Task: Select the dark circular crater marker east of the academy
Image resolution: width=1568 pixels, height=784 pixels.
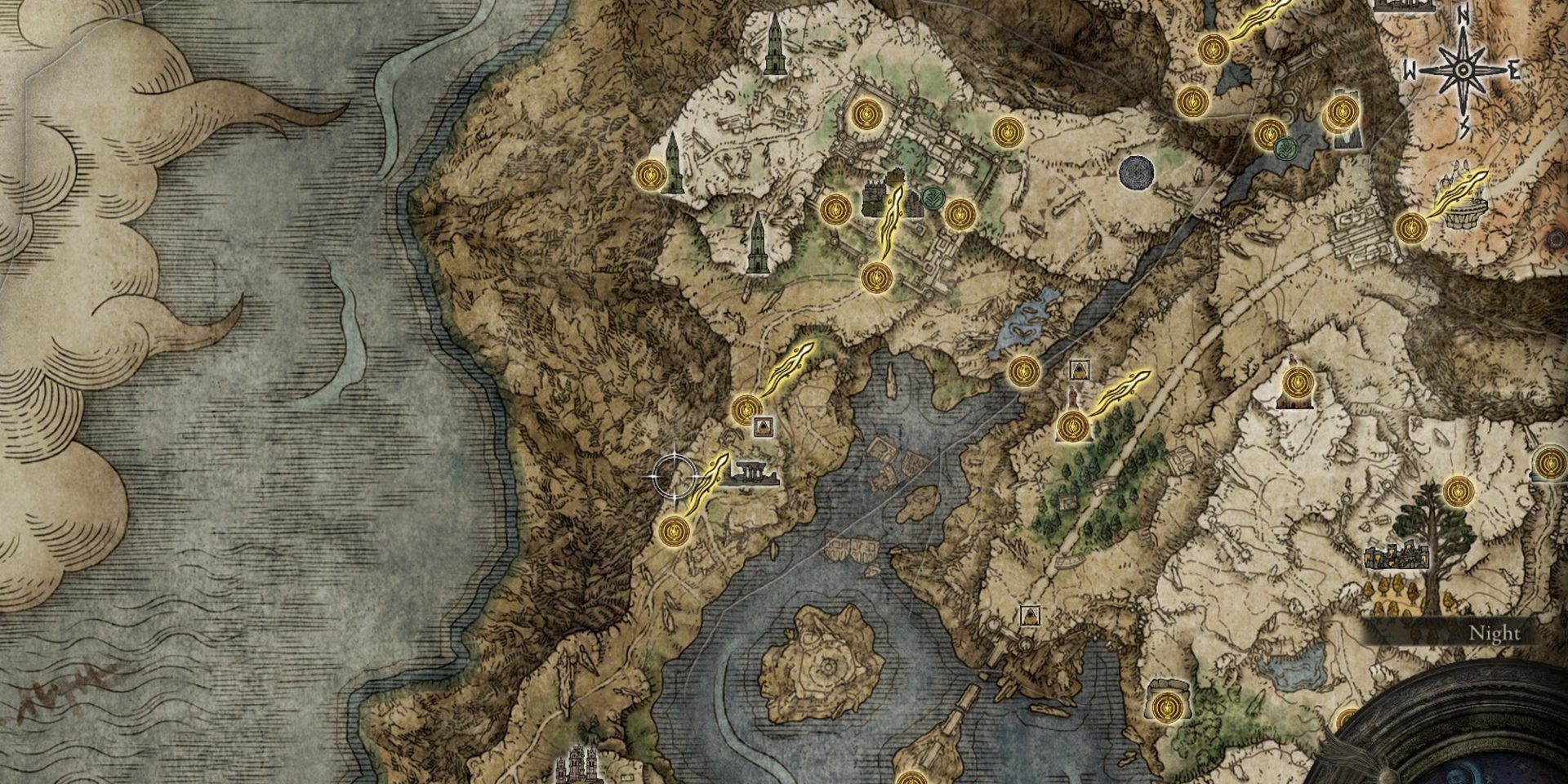Action: pos(1138,172)
